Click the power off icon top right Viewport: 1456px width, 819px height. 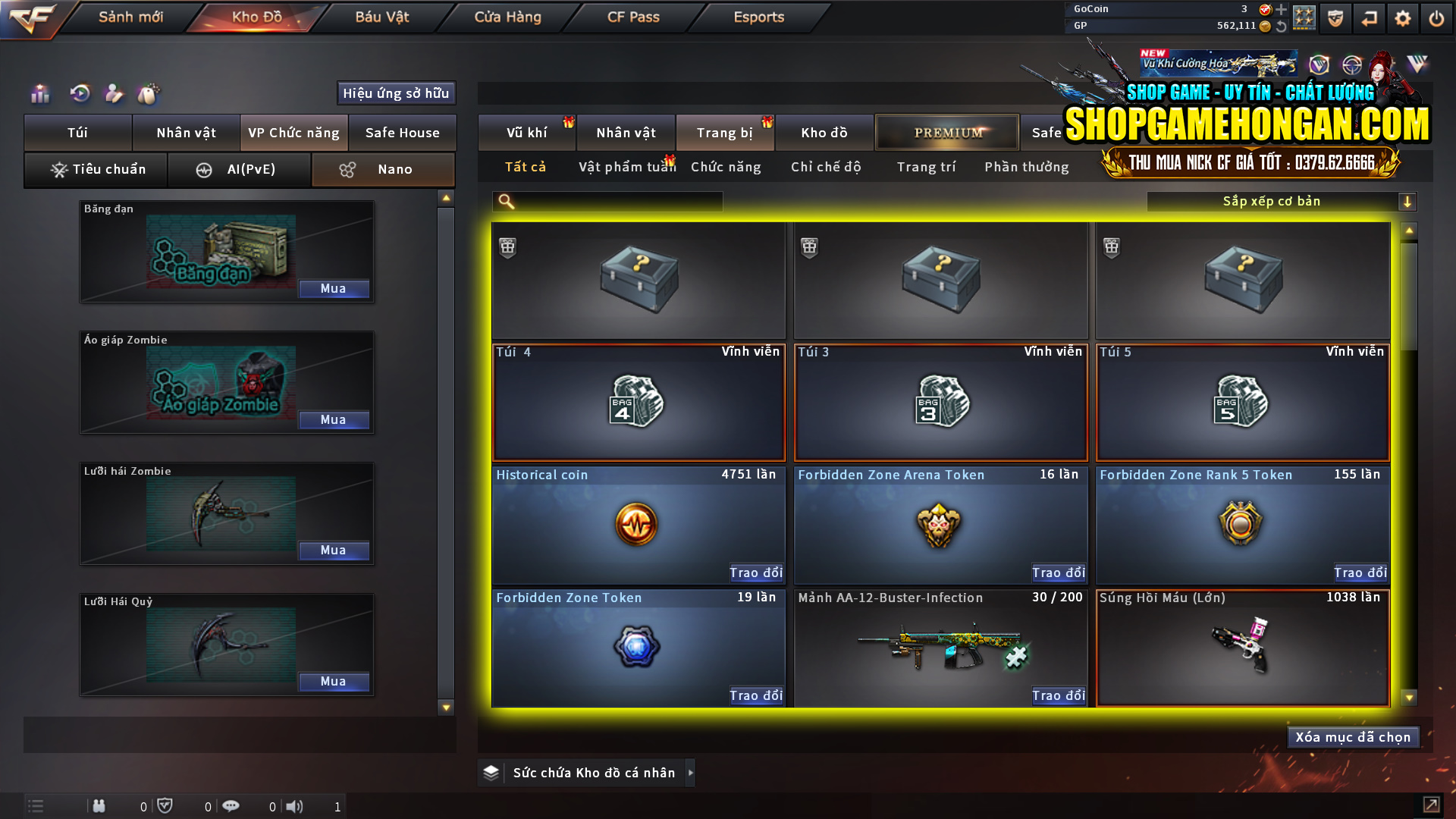point(1436,17)
